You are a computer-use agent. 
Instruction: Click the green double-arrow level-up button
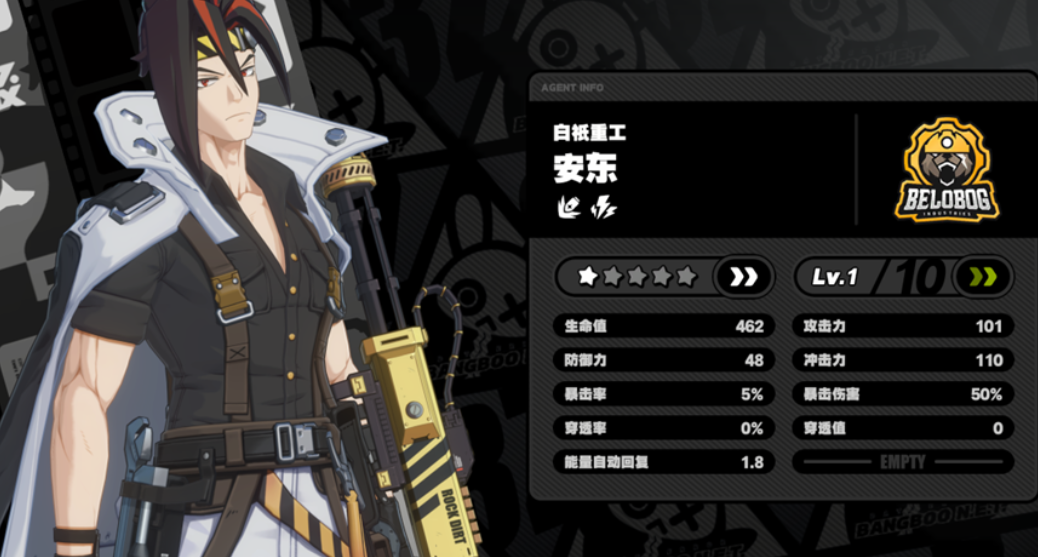click(982, 277)
